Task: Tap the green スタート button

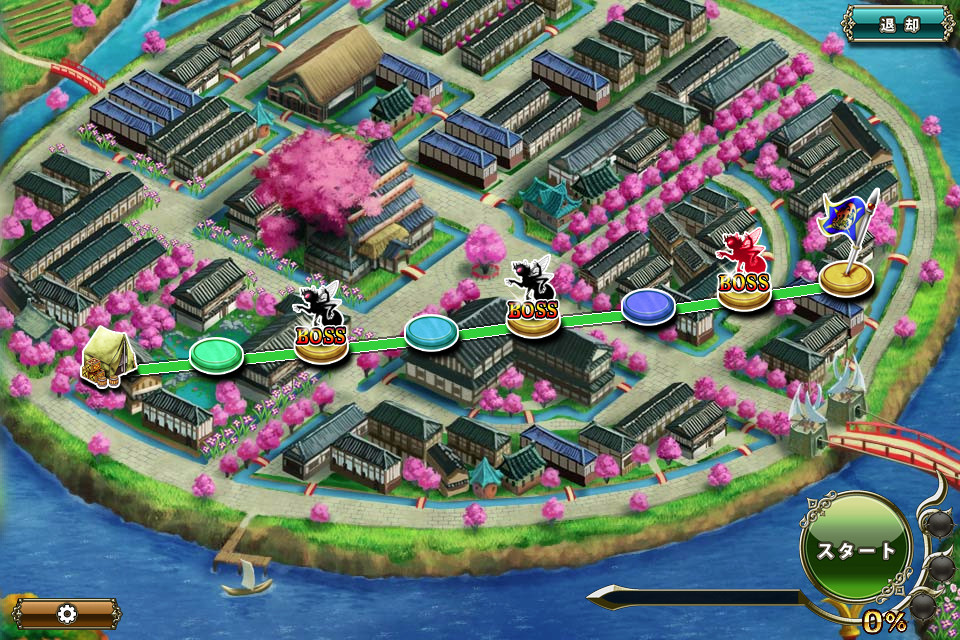Action: pos(856,550)
